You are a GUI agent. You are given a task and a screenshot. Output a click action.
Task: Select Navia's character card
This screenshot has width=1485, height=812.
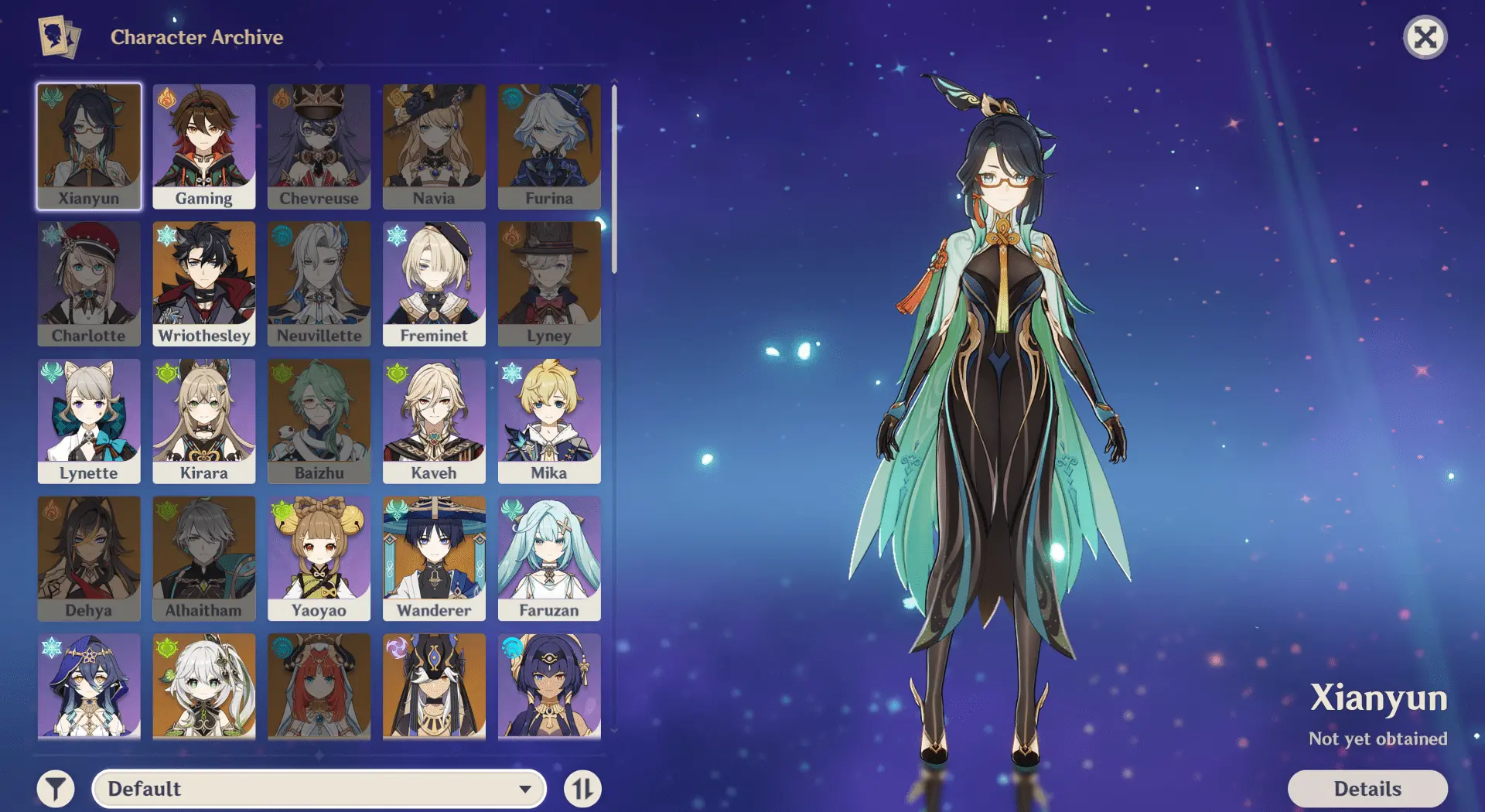435,146
